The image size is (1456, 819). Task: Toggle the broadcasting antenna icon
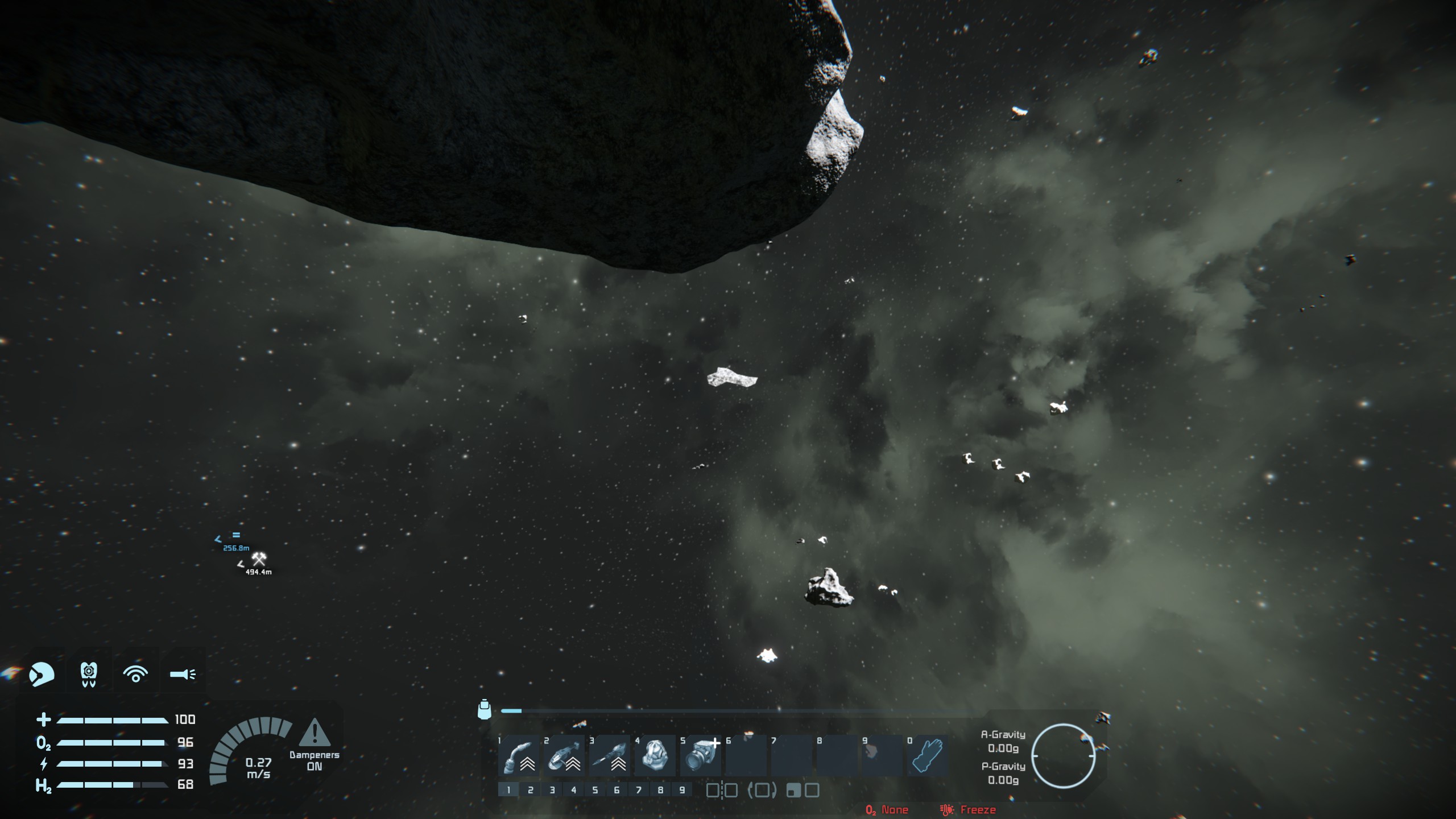click(135, 674)
